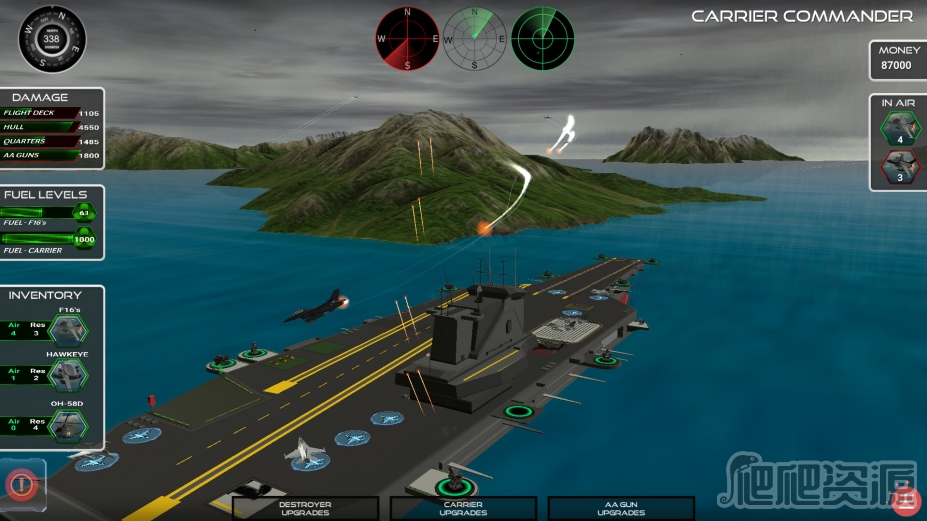Choose the OH-58D helicopter inventory icon
Image resolution: width=927 pixels, height=521 pixels.
(x=69, y=426)
